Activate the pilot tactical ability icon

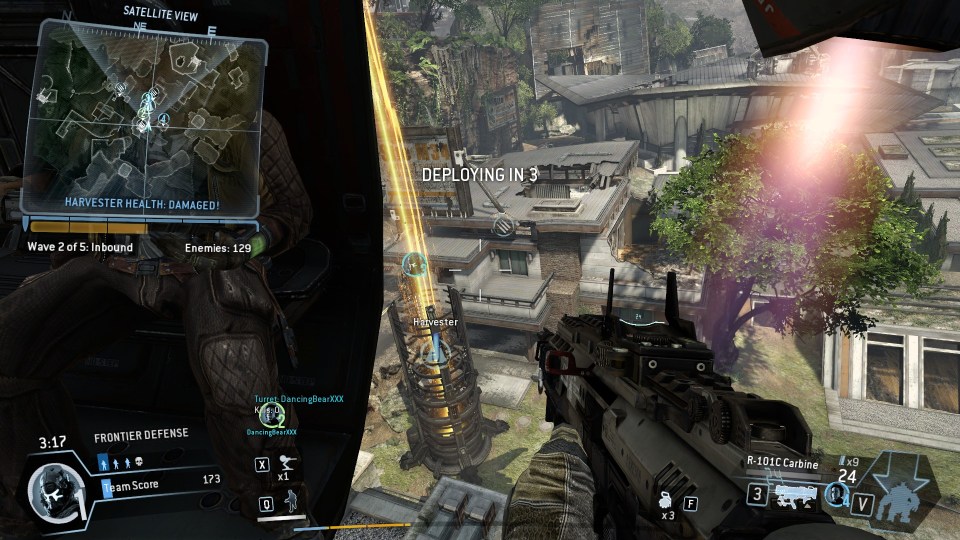(x=290, y=502)
